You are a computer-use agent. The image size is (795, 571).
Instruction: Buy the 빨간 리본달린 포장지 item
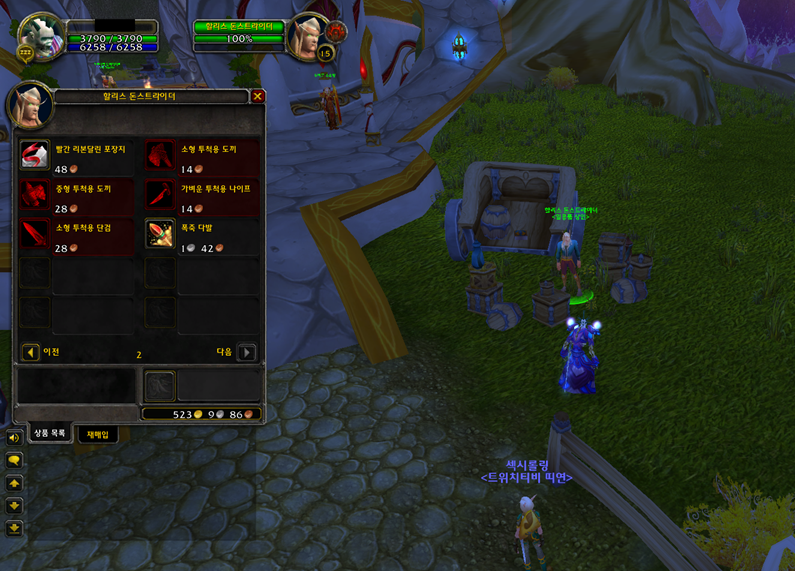[35, 154]
